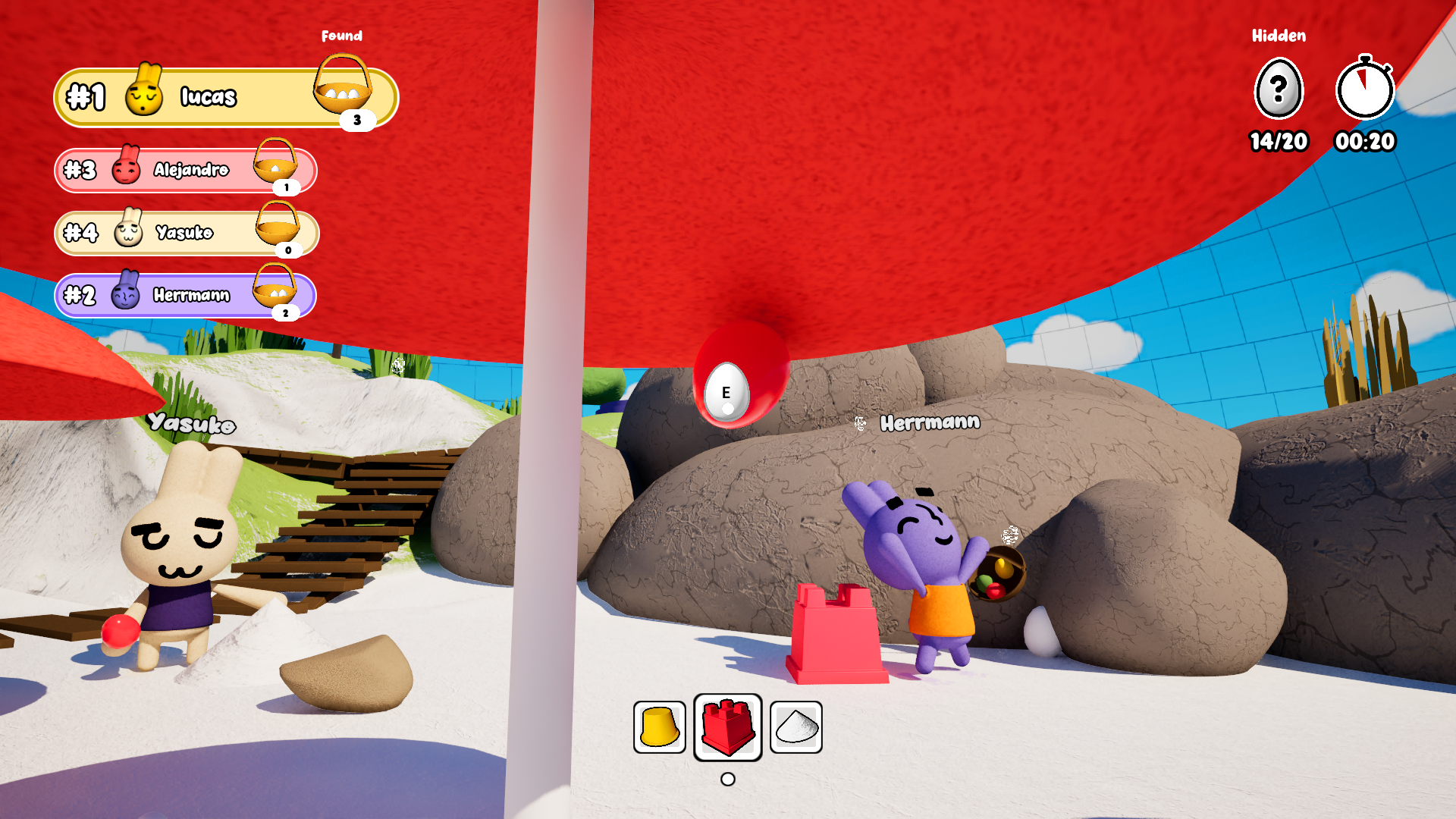Click the hotbar selection dot indicator
The width and height of the screenshot is (1456, 819).
coord(727,779)
